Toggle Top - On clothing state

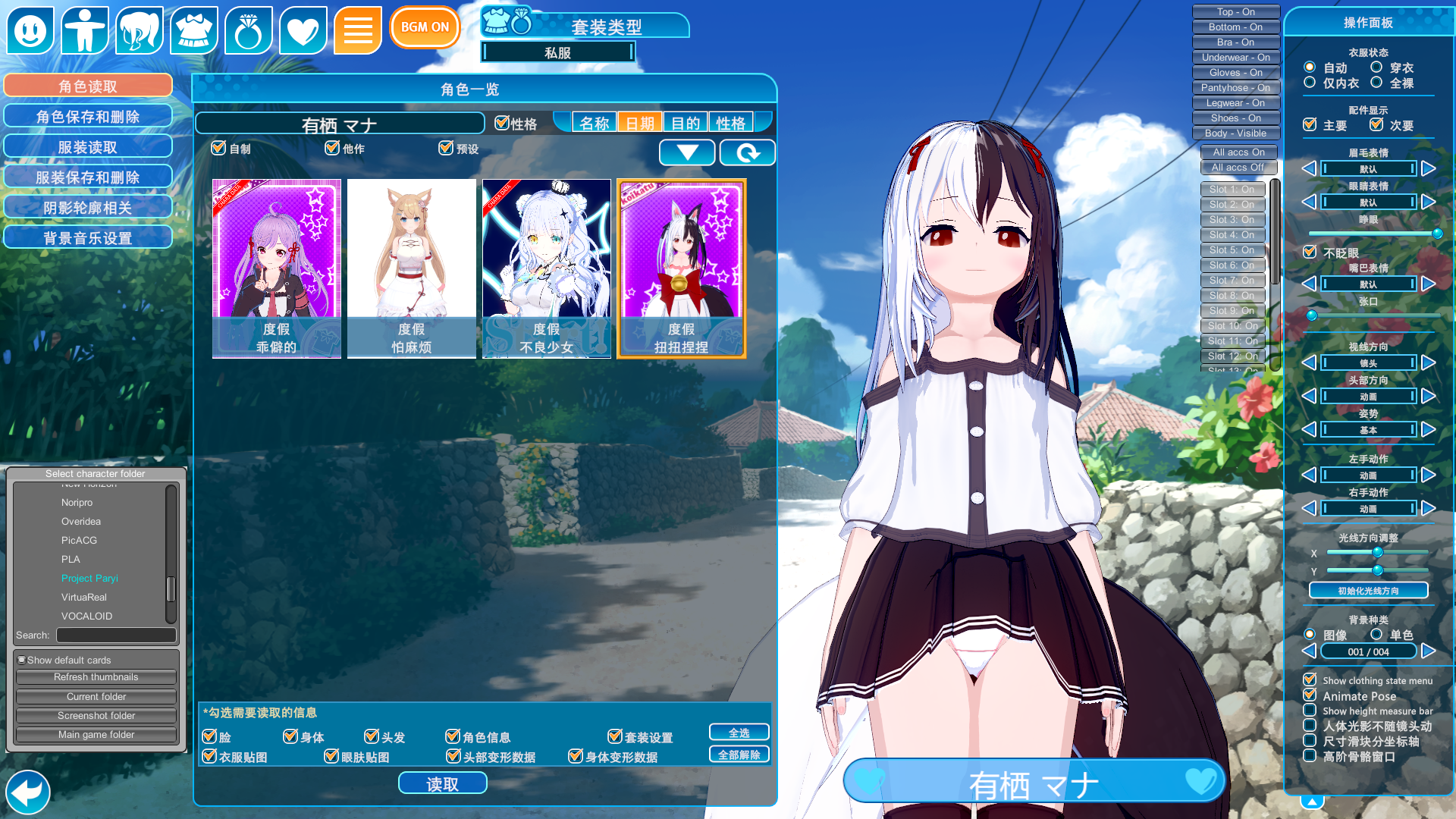point(1235,12)
